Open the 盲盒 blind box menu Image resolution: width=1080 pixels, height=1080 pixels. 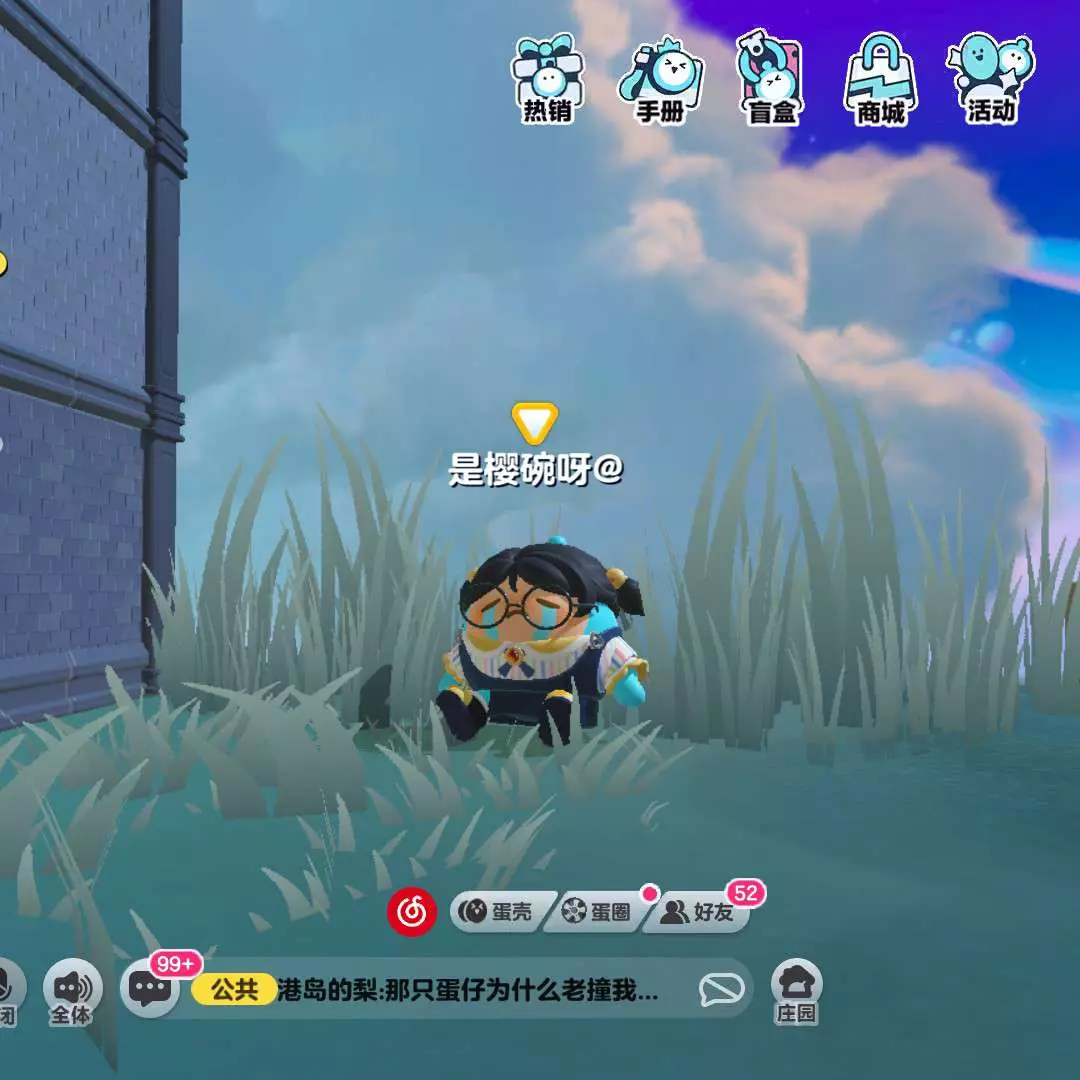coord(770,79)
